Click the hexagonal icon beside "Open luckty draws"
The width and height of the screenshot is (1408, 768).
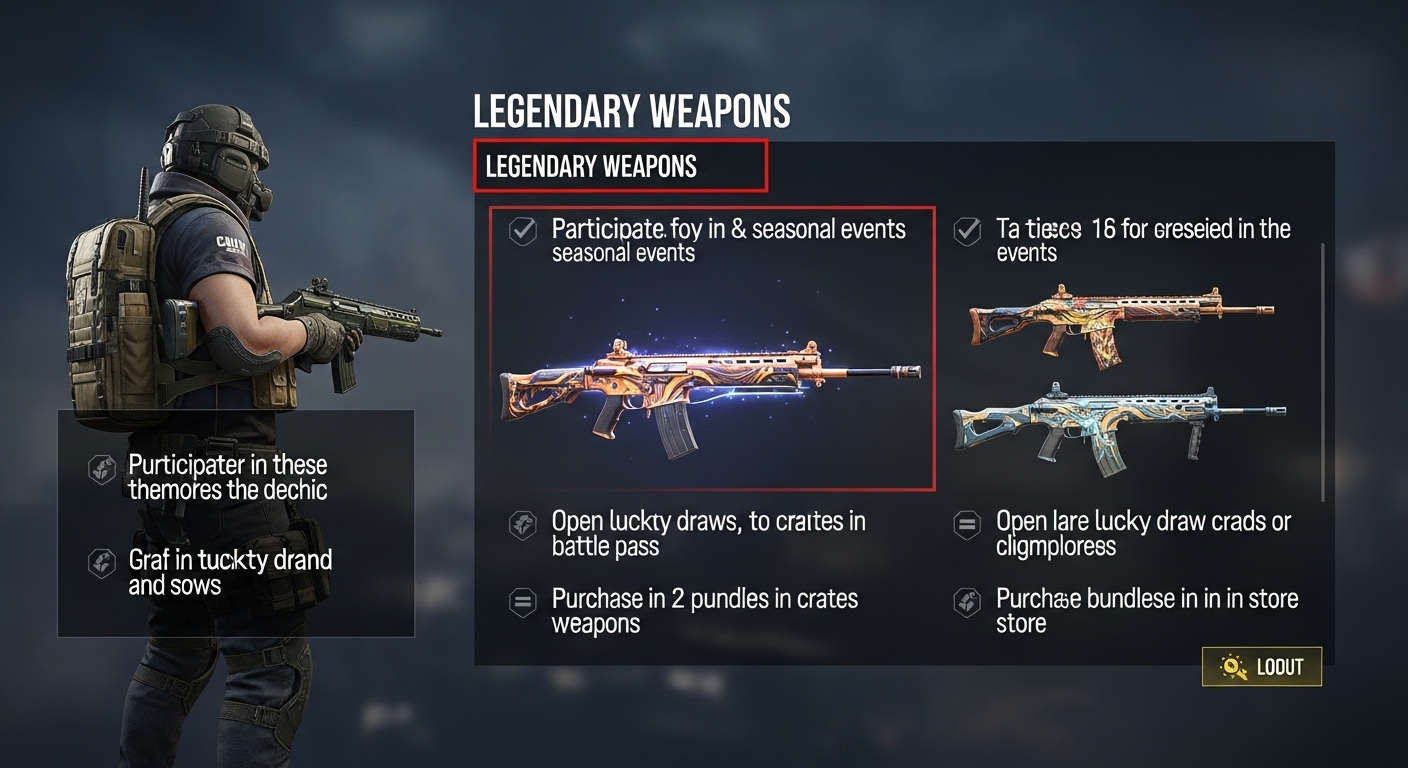click(523, 524)
